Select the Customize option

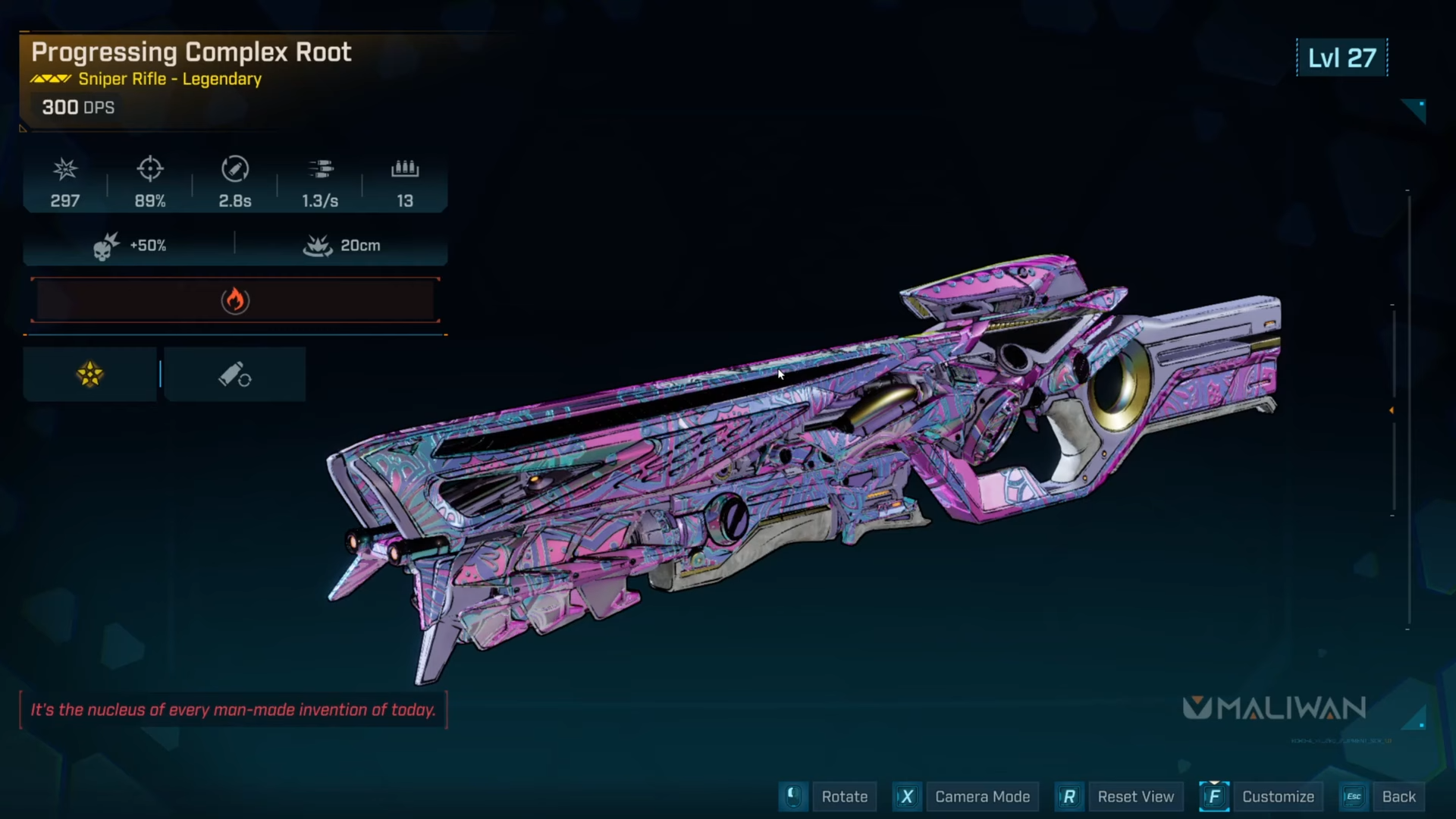(x=1277, y=796)
